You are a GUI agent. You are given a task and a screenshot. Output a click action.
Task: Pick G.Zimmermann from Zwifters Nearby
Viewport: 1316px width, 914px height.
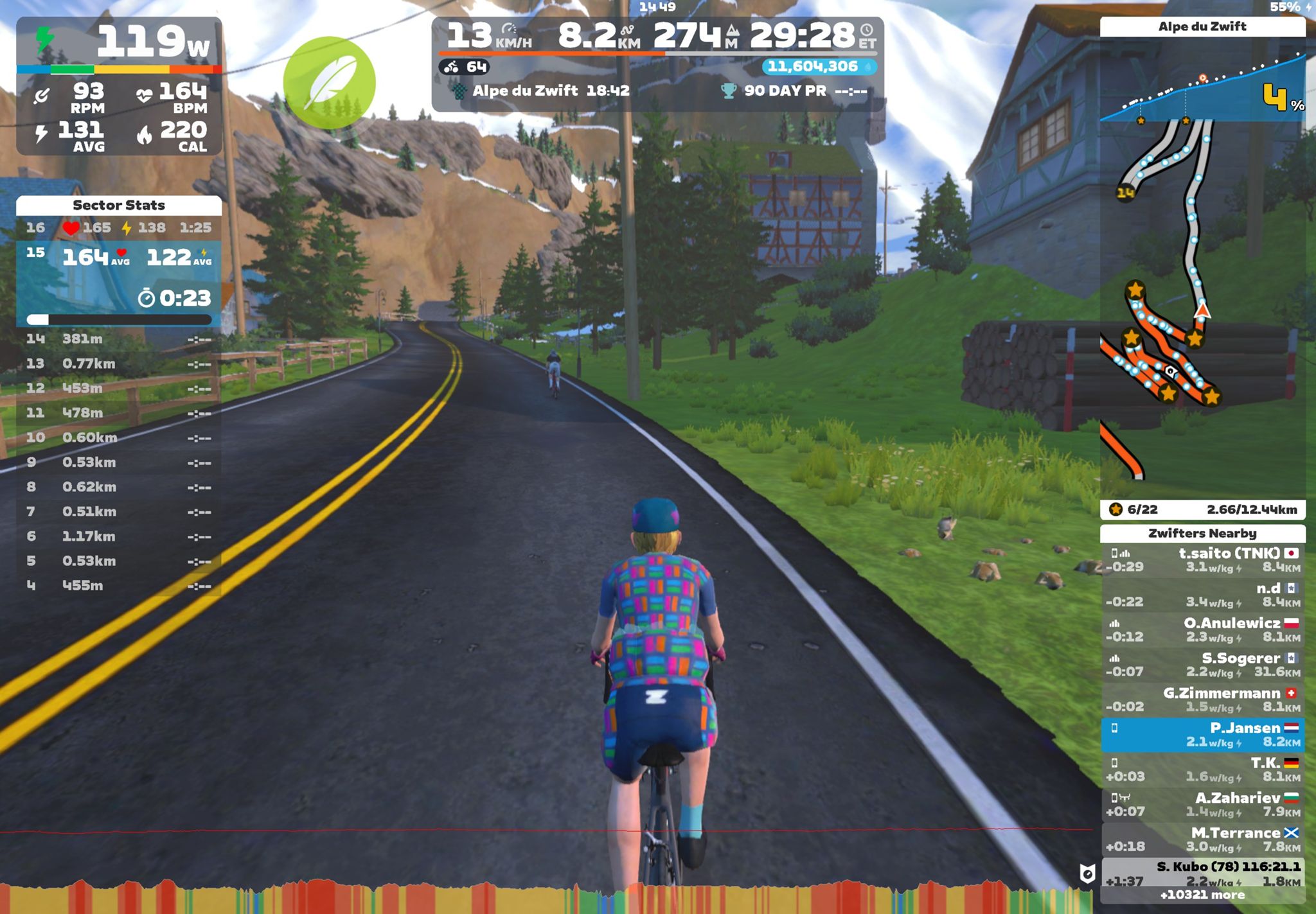pos(1203,700)
